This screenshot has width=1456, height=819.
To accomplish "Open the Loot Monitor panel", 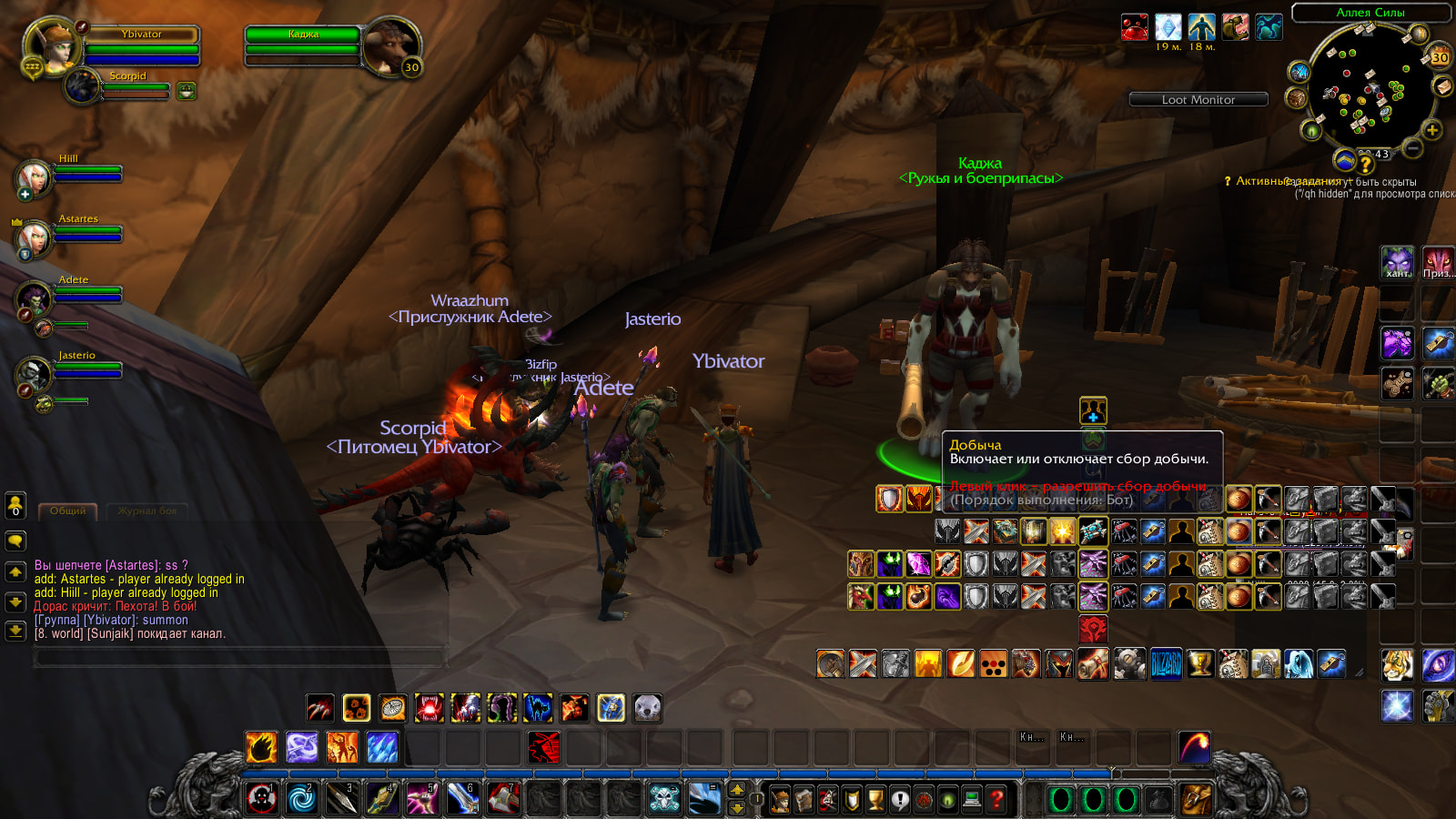I will [1198, 99].
